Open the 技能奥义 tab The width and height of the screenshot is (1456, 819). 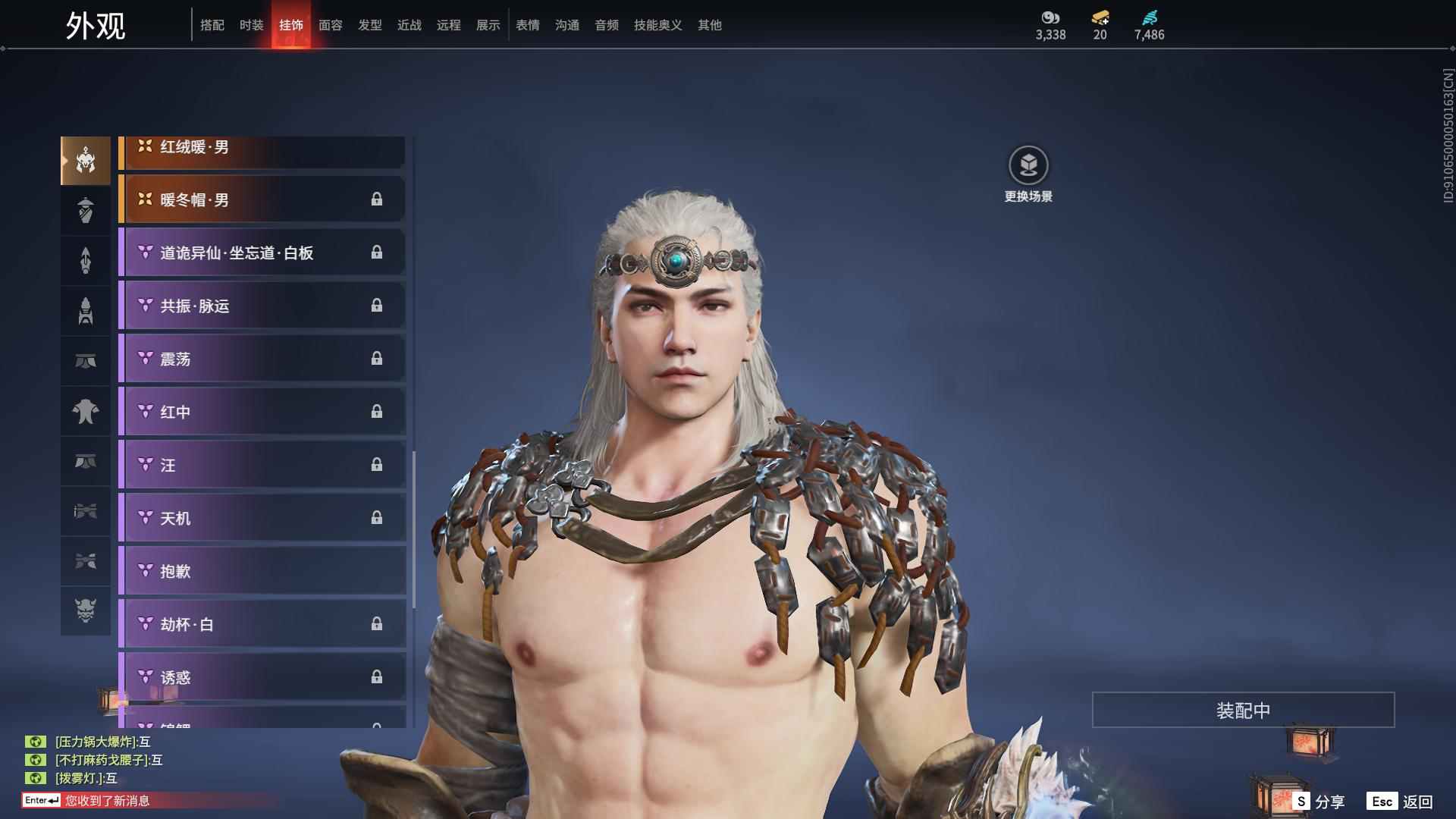658,25
